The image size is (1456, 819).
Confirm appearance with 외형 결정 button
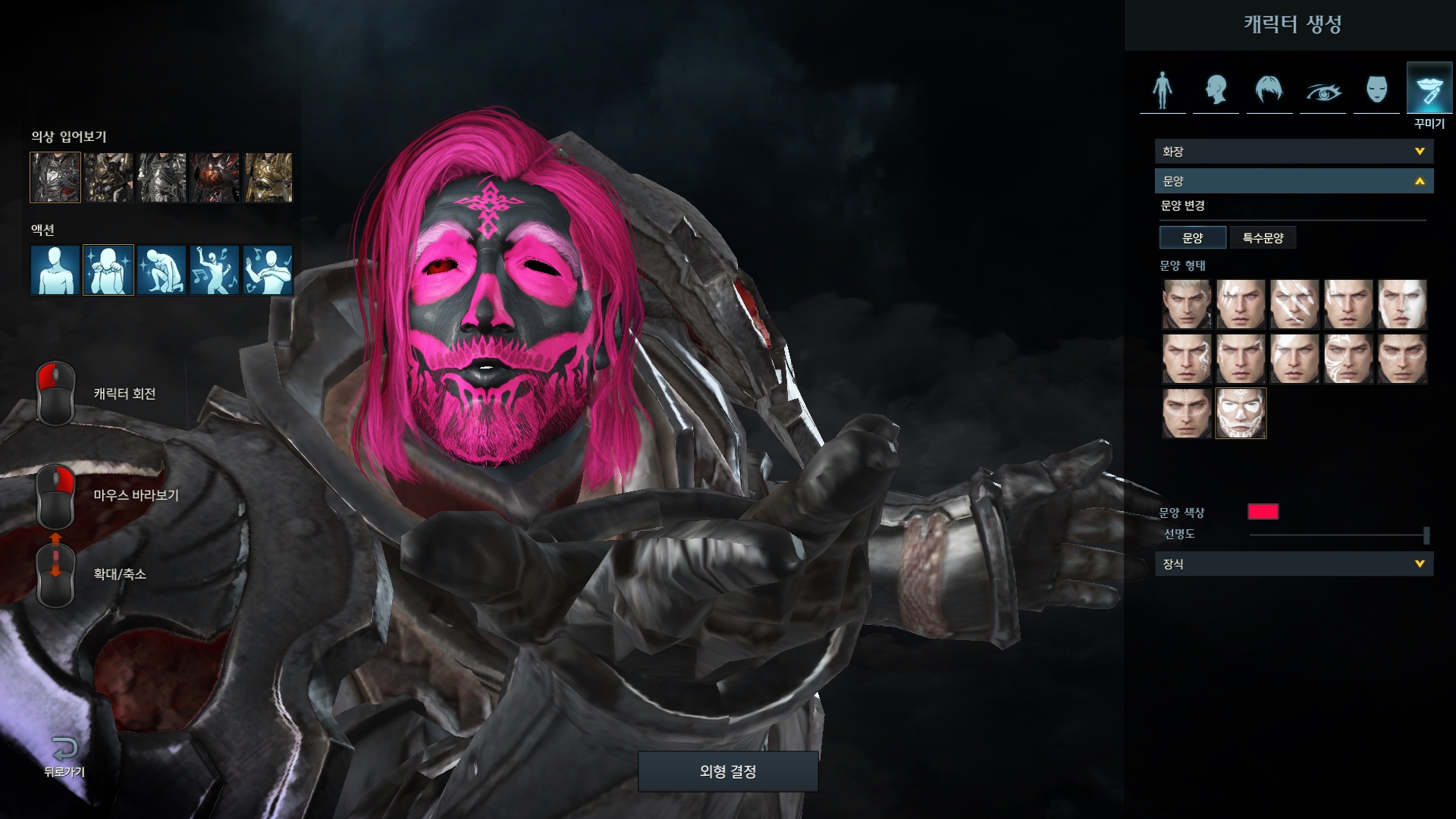click(727, 771)
